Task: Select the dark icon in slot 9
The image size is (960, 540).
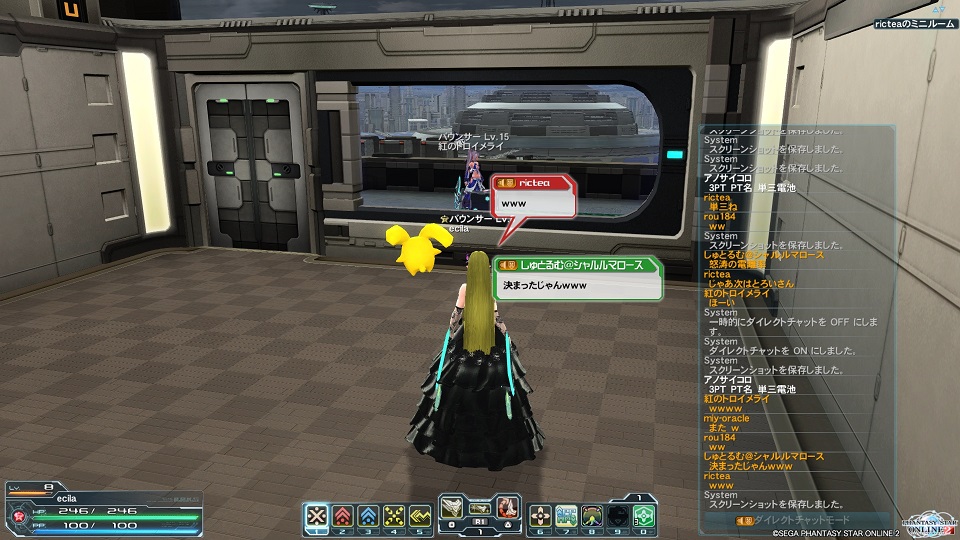Action: click(x=618, y=515)
